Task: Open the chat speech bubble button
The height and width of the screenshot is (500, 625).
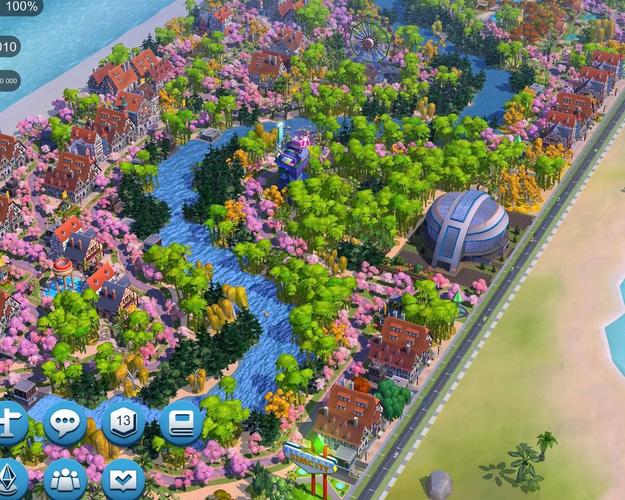Action: click(x=65, y=424)
